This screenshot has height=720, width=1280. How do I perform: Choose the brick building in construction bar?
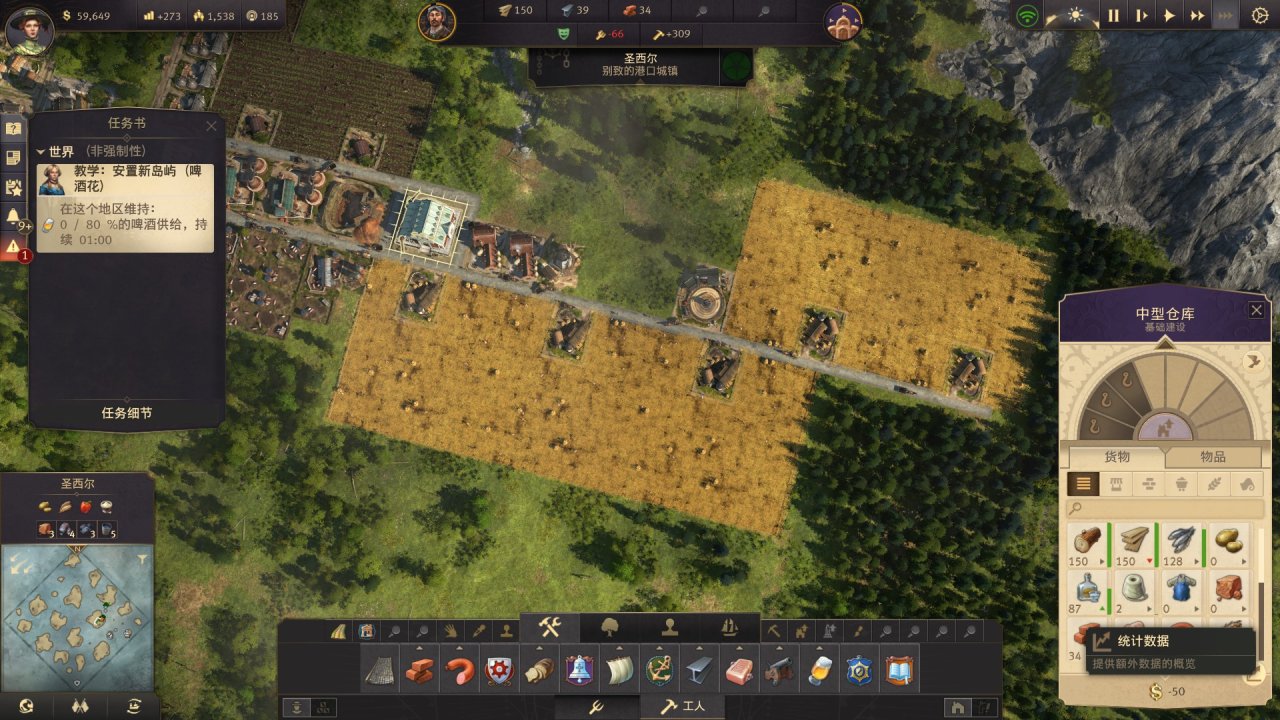coord(420,671)
